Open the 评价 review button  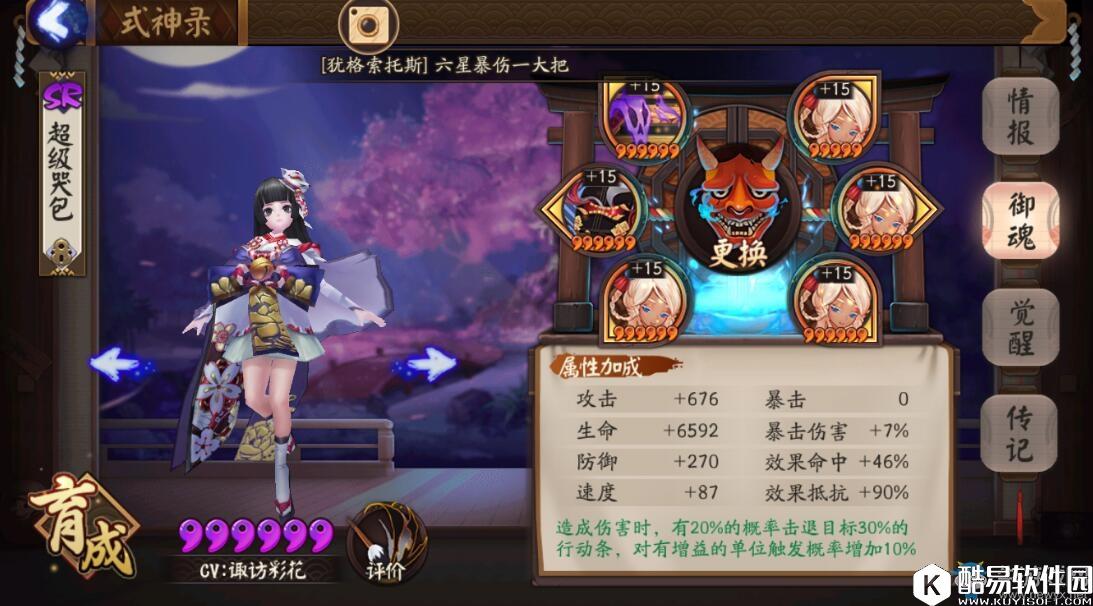[385, 540]
